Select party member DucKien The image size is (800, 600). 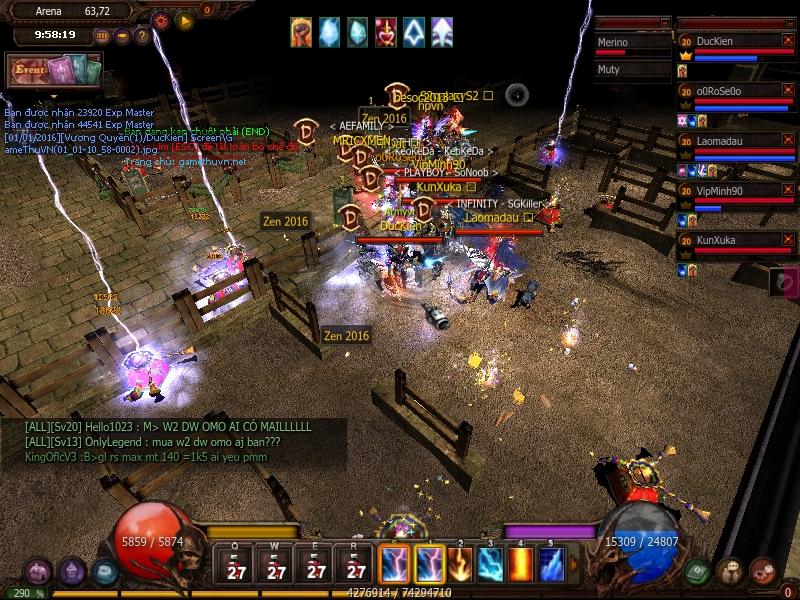(x=730, y=41)
